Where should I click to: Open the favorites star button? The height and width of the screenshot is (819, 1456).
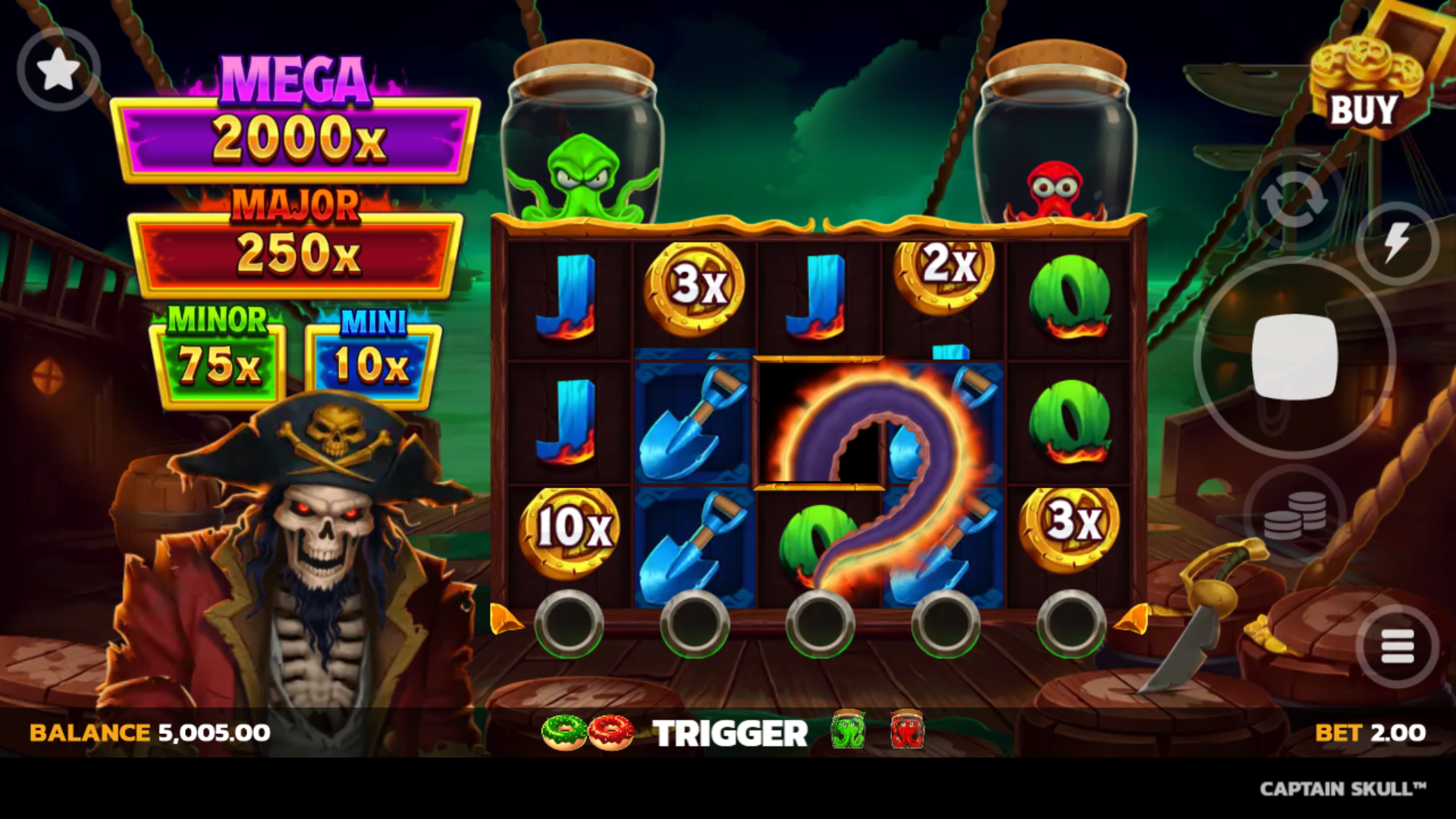pos(58,70)
